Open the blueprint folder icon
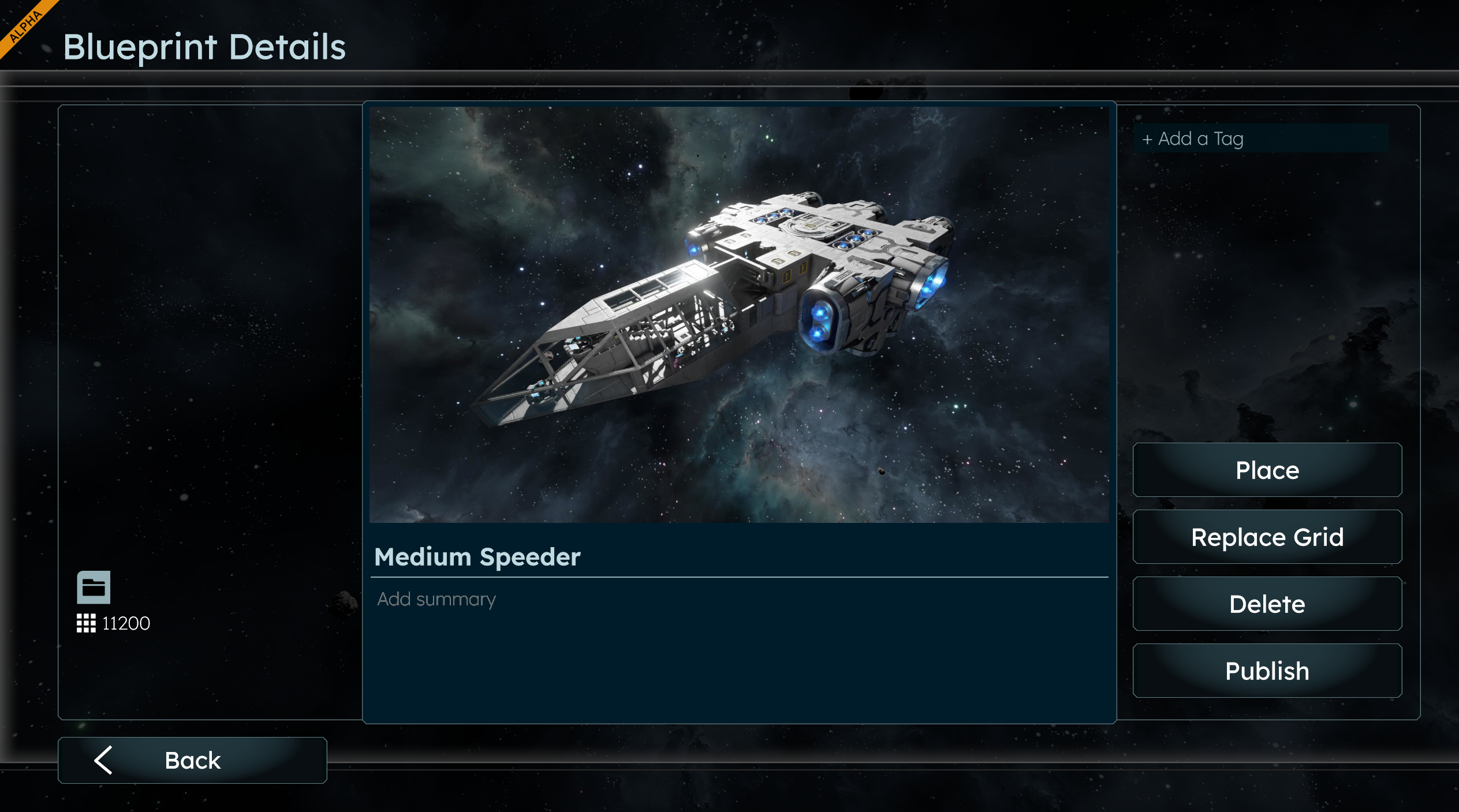The image size is (1459, 812). click(x=94, y=588)
